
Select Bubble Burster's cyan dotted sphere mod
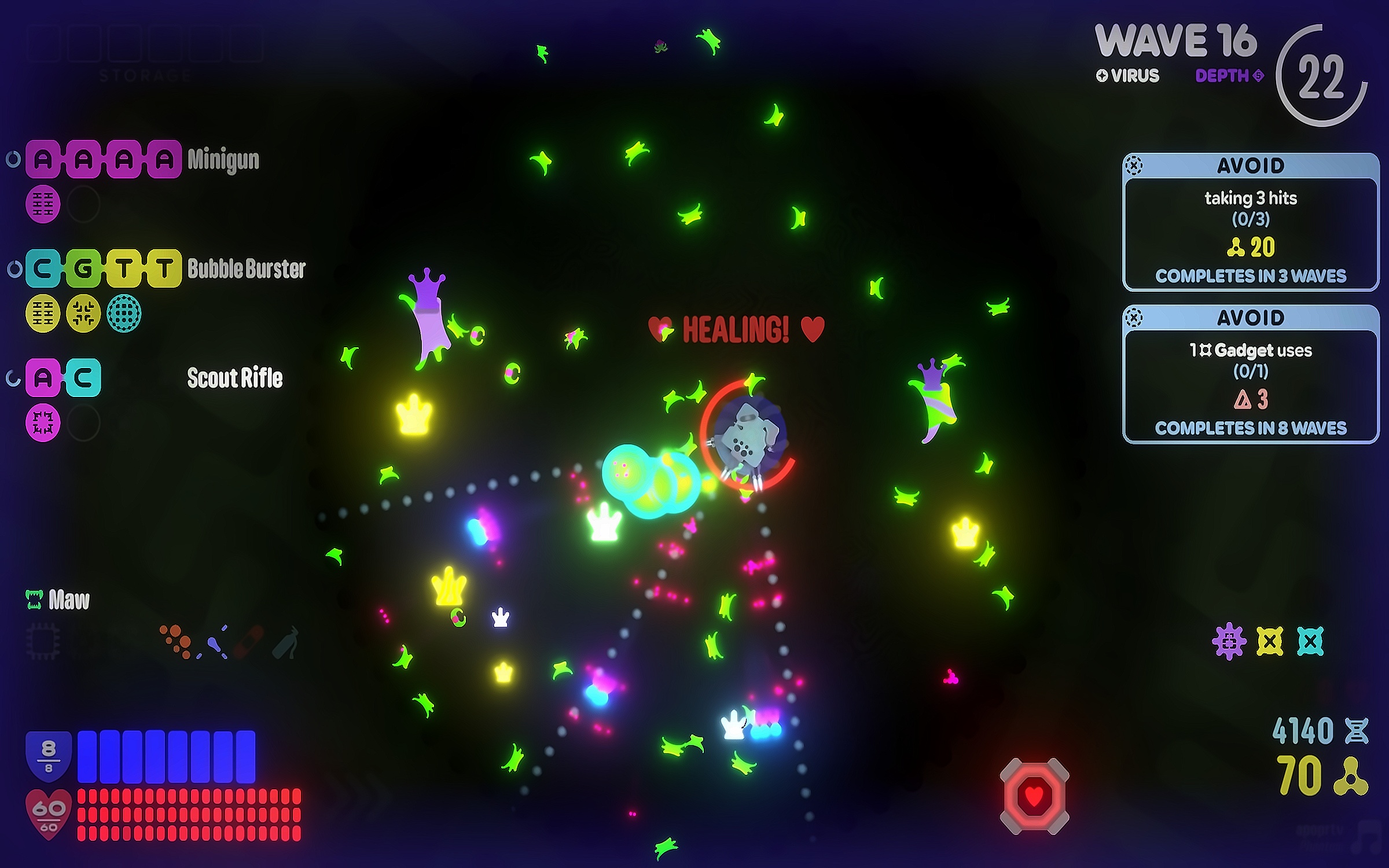[x=124, y=314]
